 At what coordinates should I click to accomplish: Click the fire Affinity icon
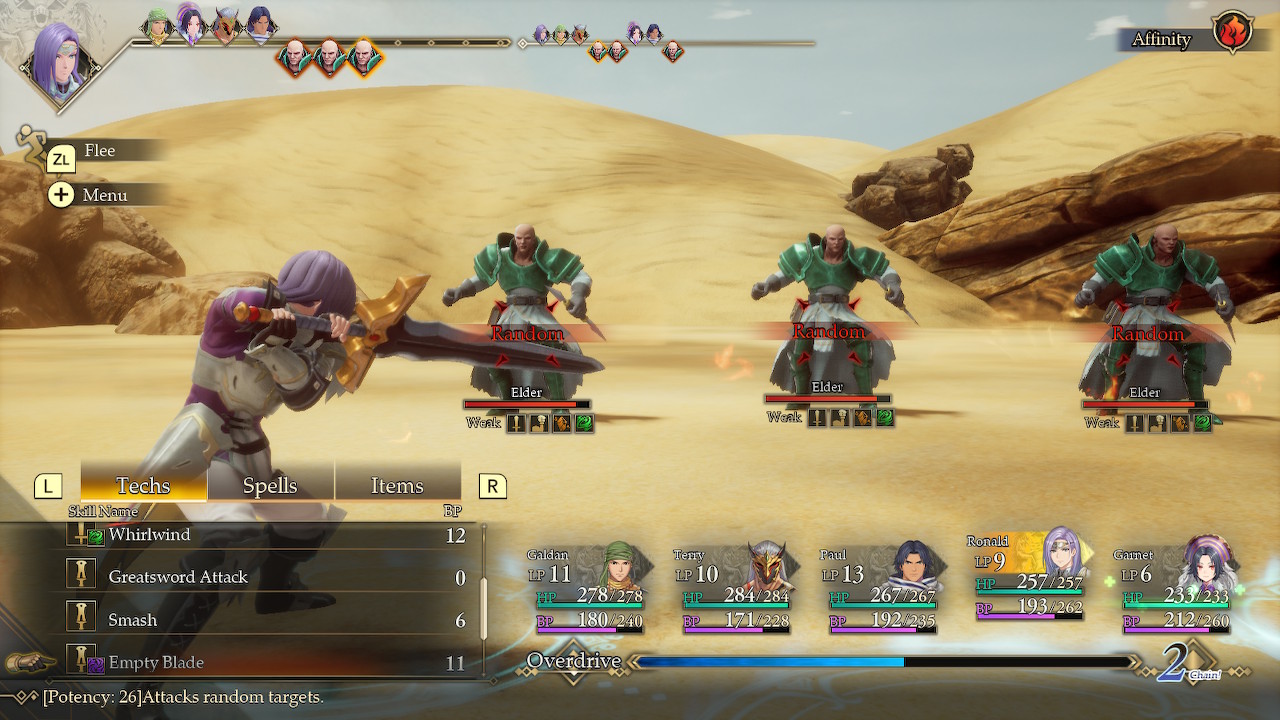(x=1232, y=32)
